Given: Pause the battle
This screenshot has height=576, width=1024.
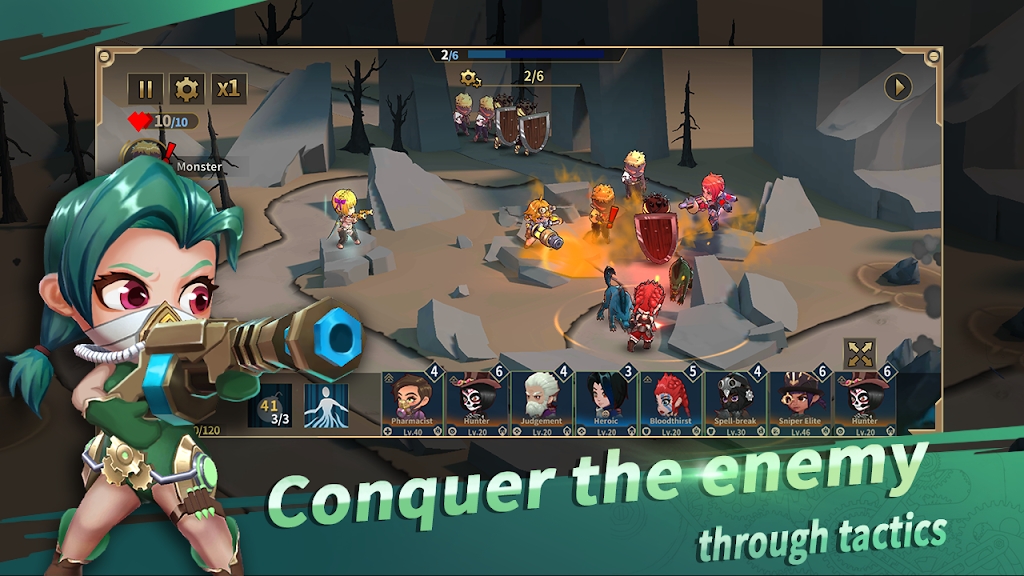Looking at the screenshot, I should (x=145, y=89).
